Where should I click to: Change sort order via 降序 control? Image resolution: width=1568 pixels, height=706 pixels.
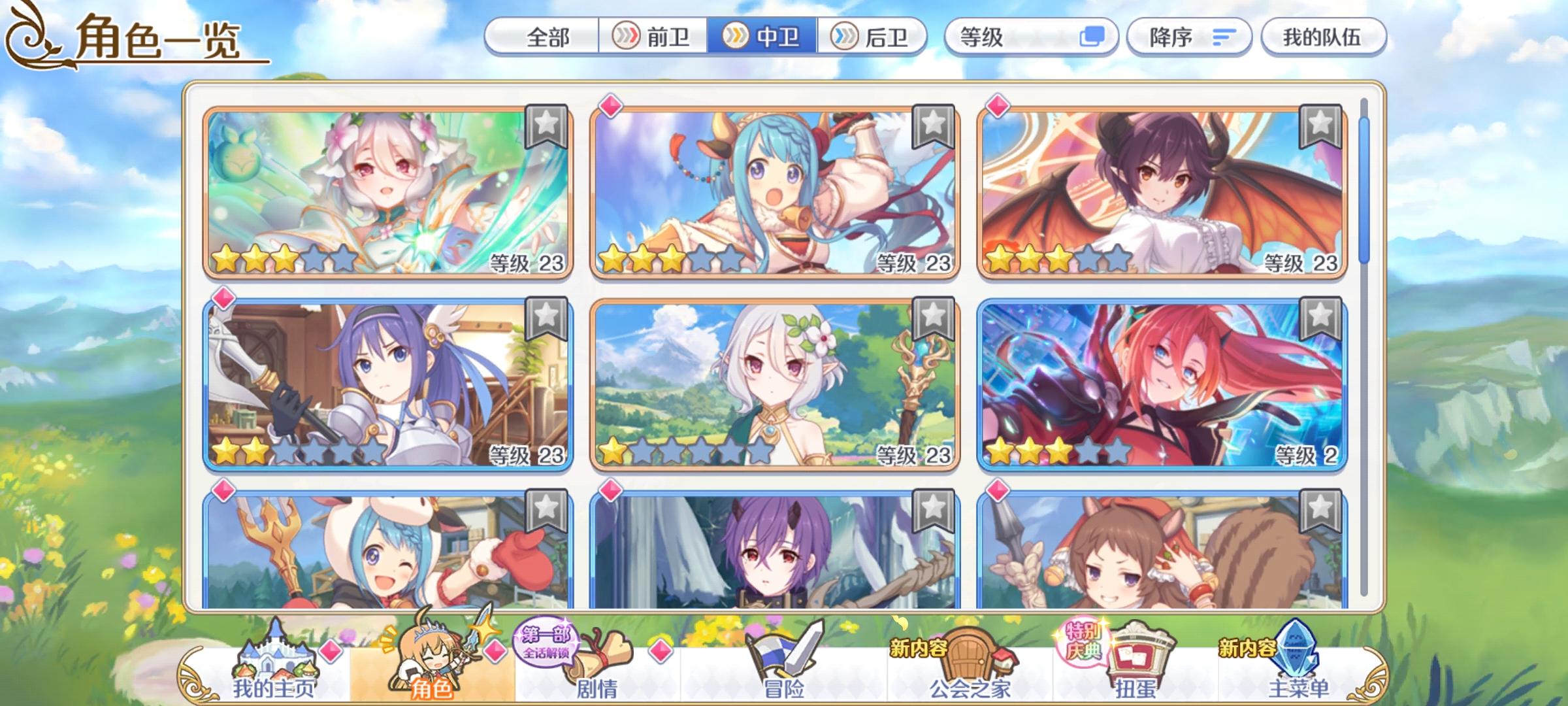coord(1188,37)
